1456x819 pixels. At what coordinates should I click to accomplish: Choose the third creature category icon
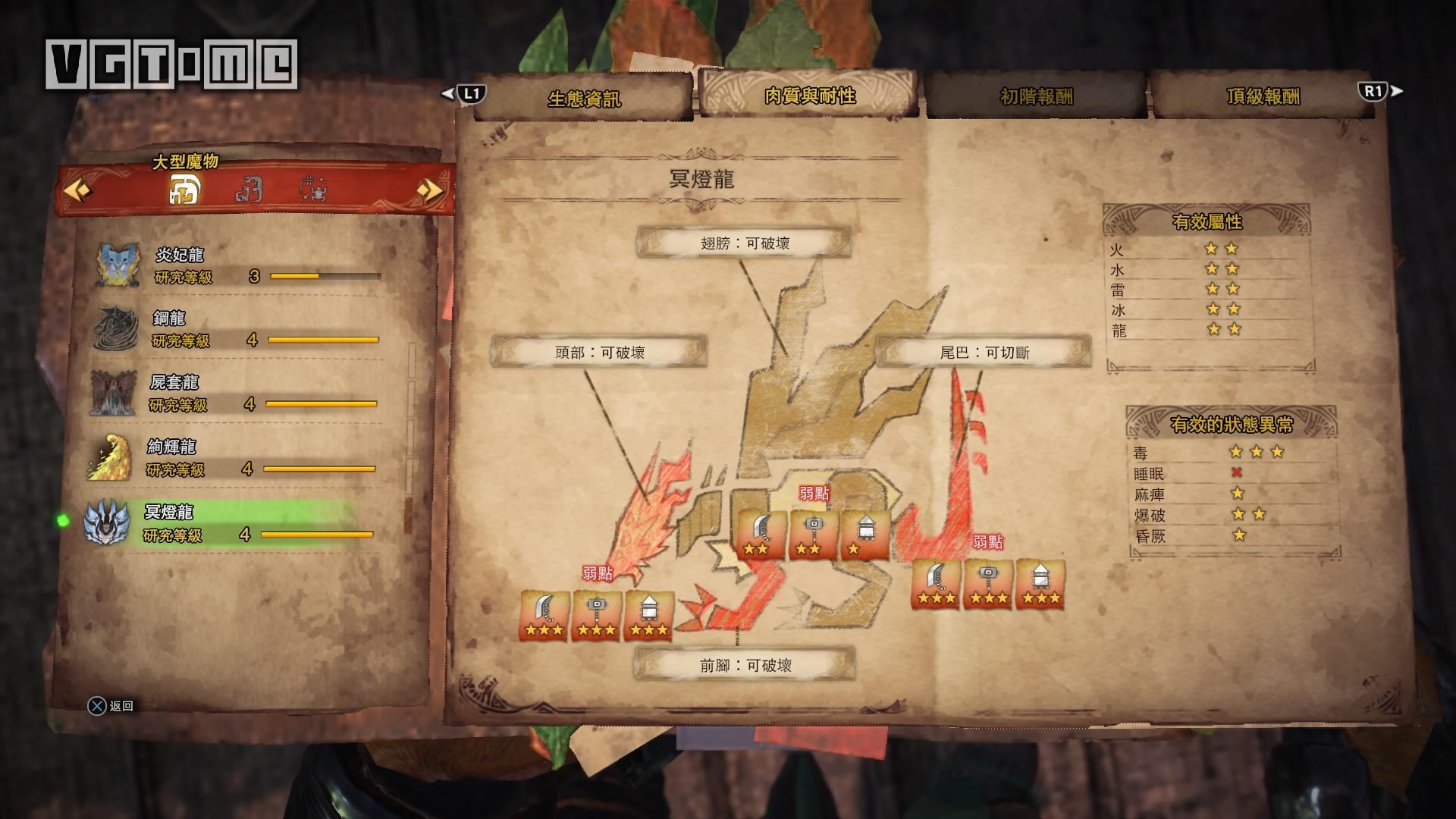[313, 190]
